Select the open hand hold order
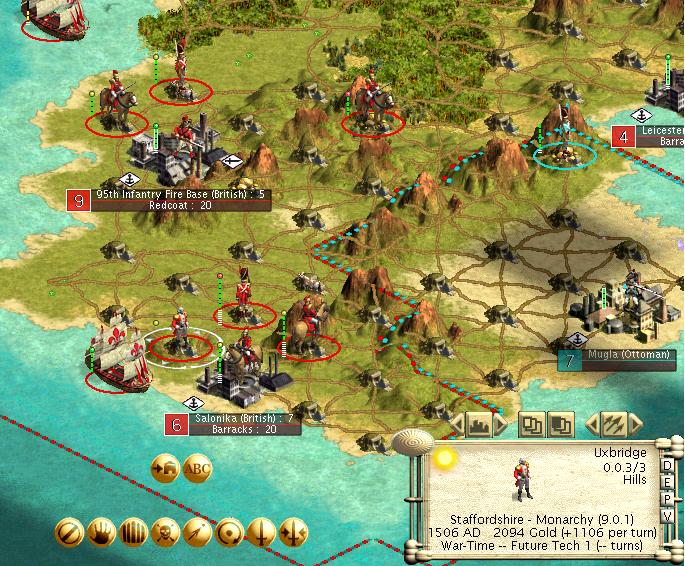The image size is (685, 566). pyautogui.click(x=99, y=531)
